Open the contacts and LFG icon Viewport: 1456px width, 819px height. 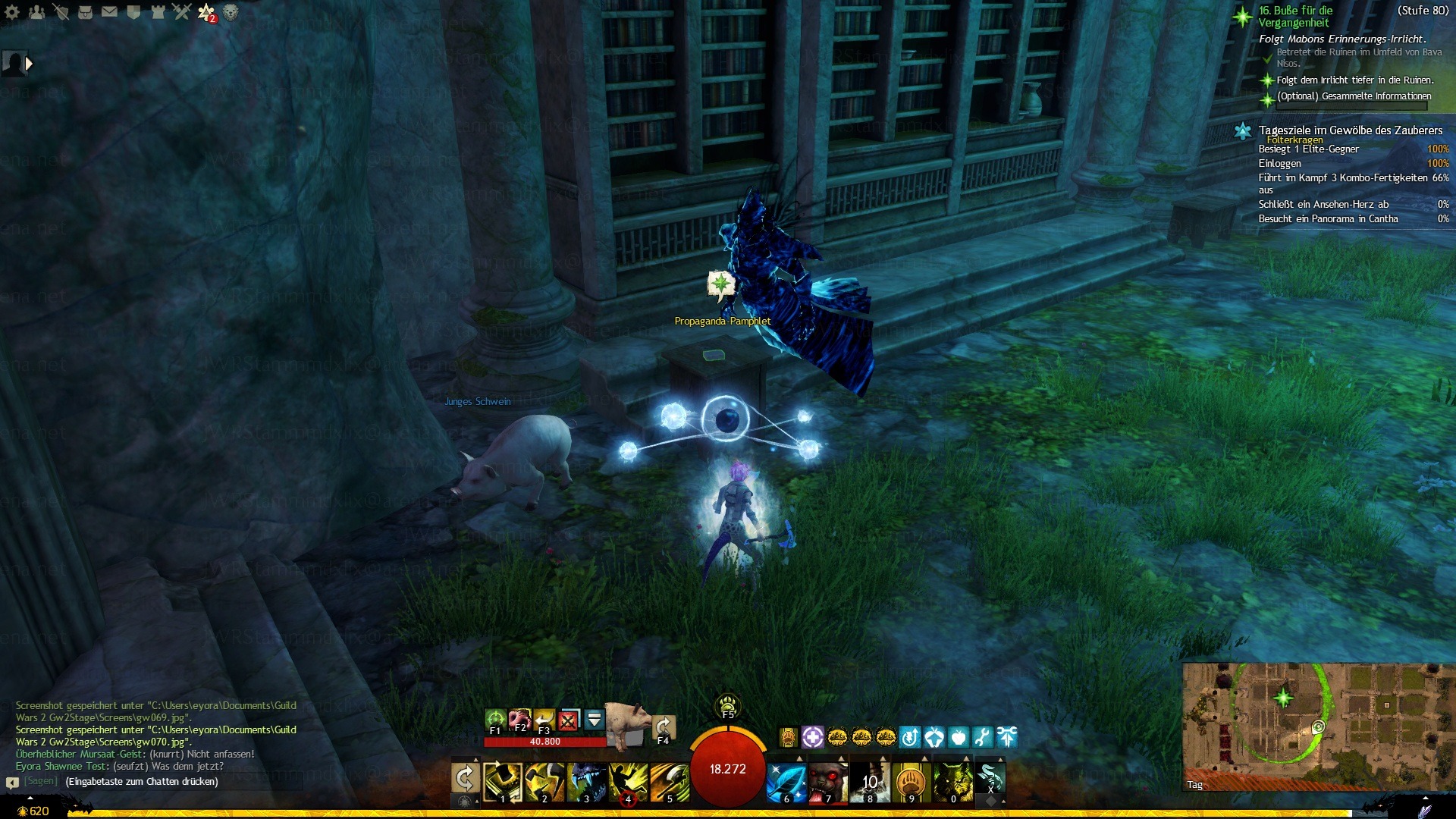pyautogui.click(x=36, y=11)
